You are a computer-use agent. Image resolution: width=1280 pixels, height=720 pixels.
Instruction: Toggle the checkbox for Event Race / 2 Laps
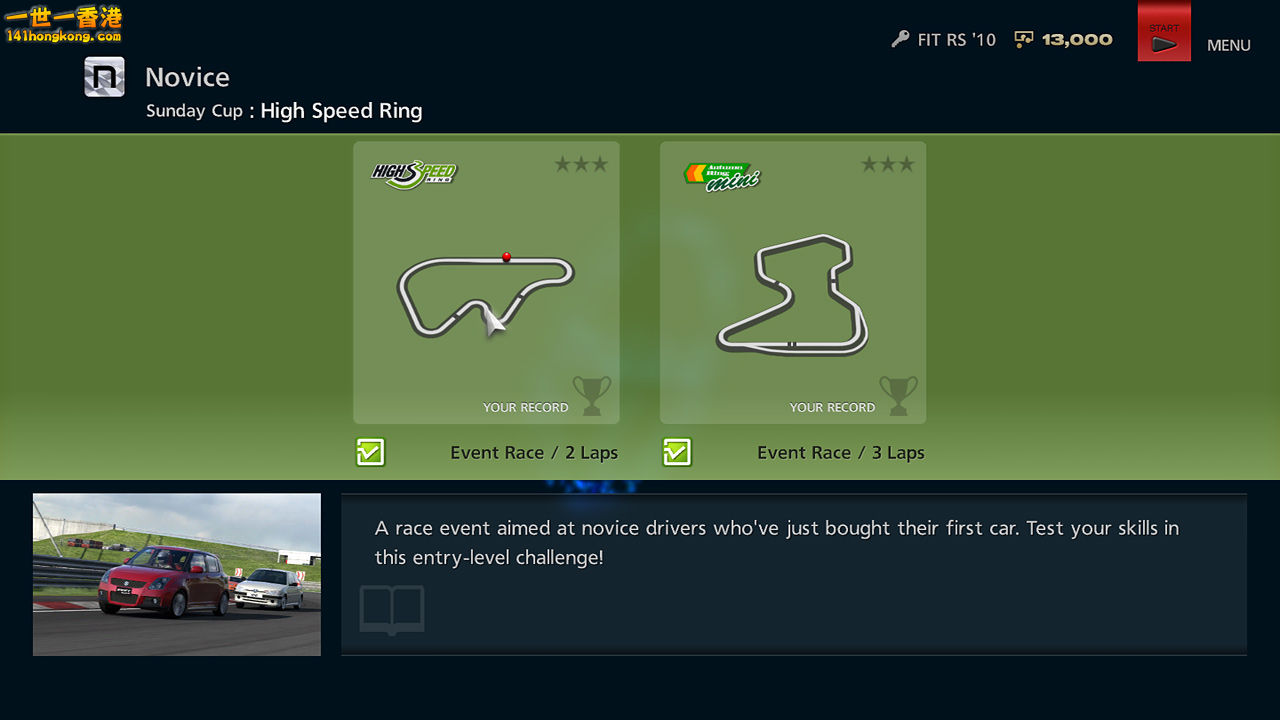click(x=370, y=452)
